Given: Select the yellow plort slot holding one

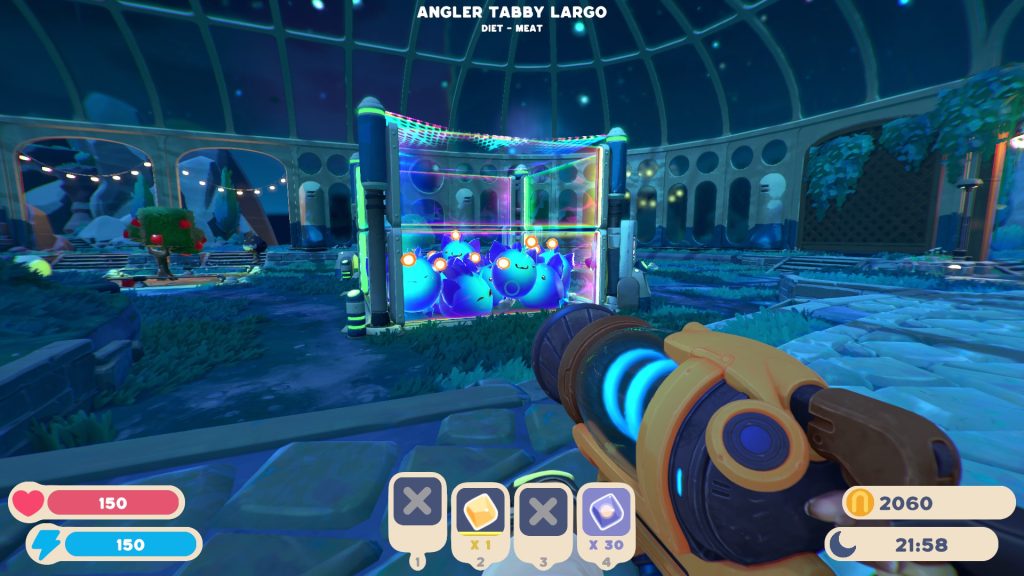Looking at the screenshot, I should coord(480,512).
